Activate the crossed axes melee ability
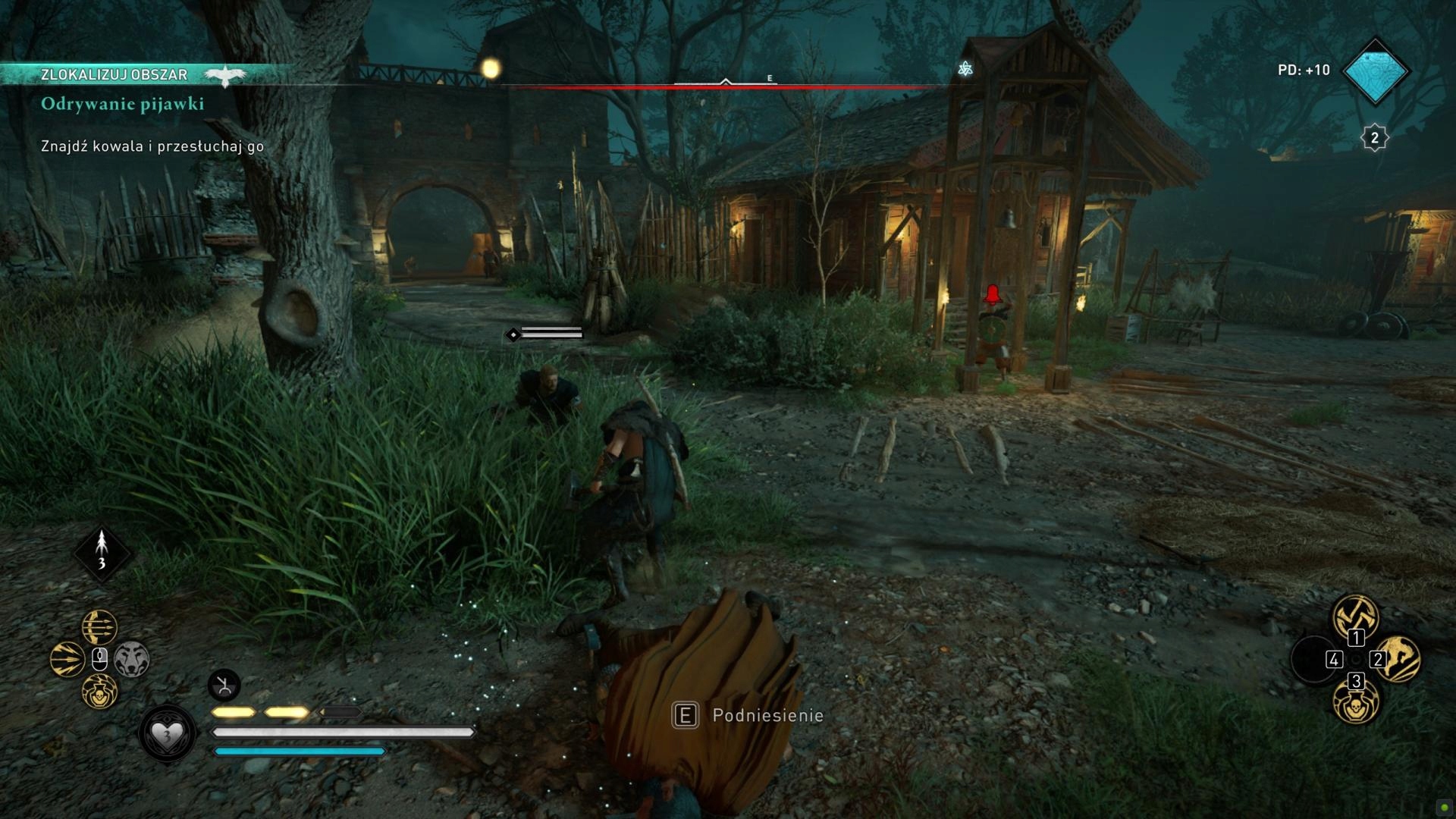Screen dimensions: 1456x819 tap(1355, 616)
